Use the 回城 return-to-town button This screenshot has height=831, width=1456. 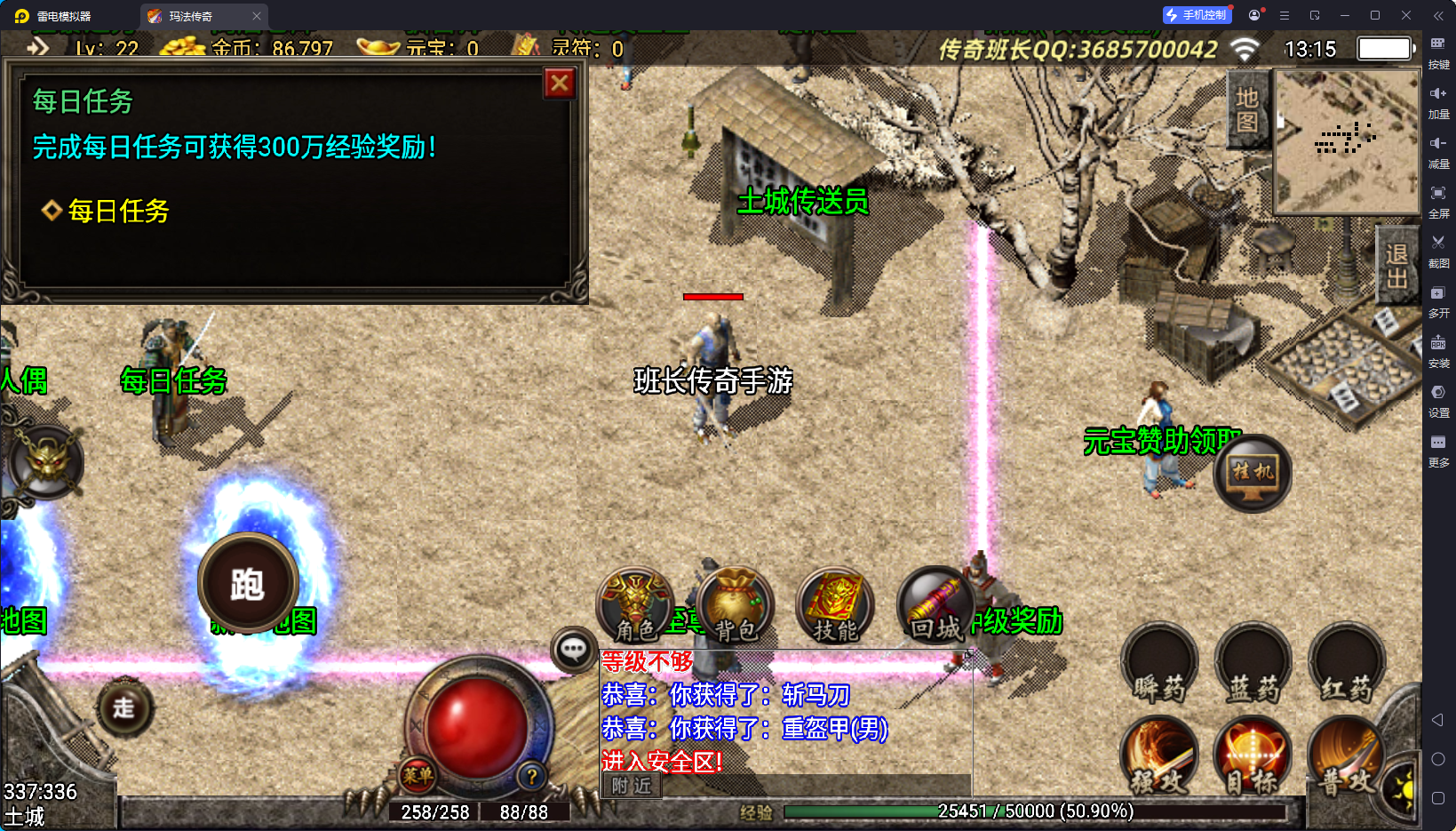pos(935,606)
